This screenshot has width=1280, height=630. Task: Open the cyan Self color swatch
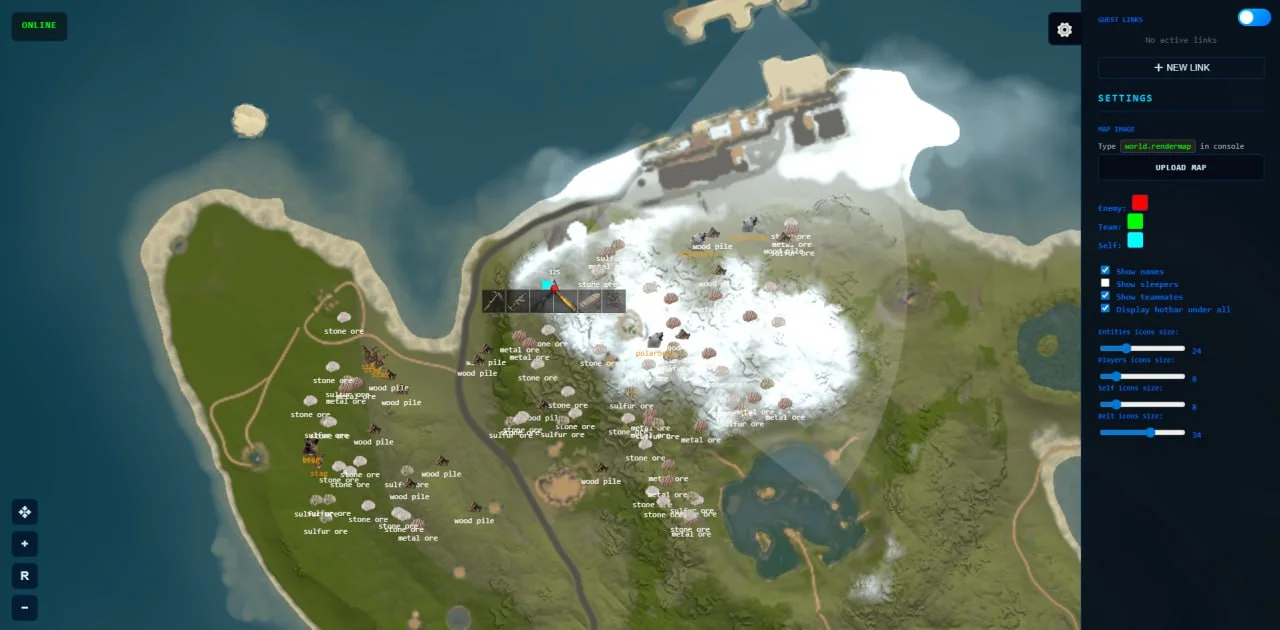click(1135, 240)
